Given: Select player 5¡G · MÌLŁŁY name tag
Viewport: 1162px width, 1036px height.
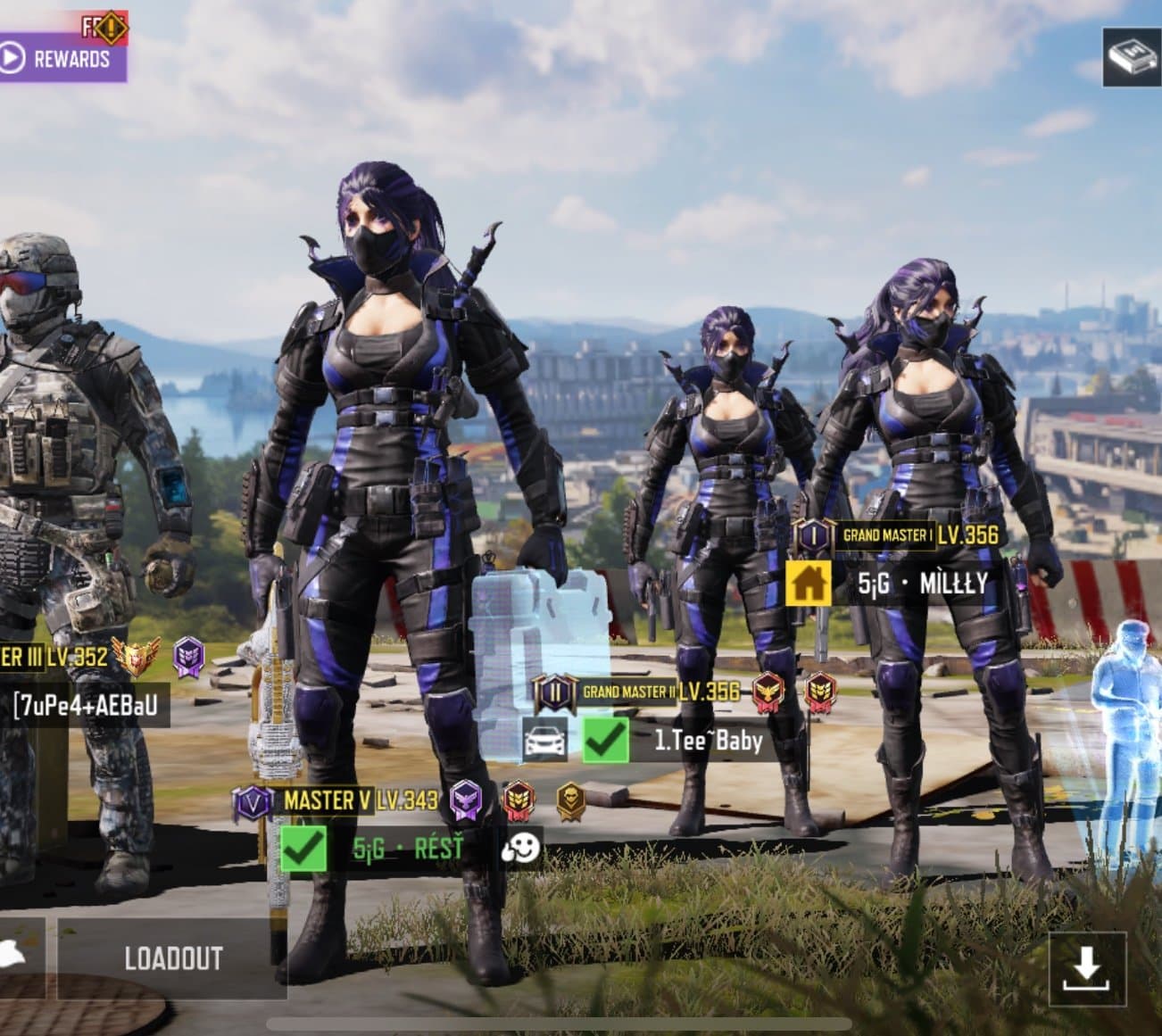Looking at the screenshot, I should coord(922,584).
